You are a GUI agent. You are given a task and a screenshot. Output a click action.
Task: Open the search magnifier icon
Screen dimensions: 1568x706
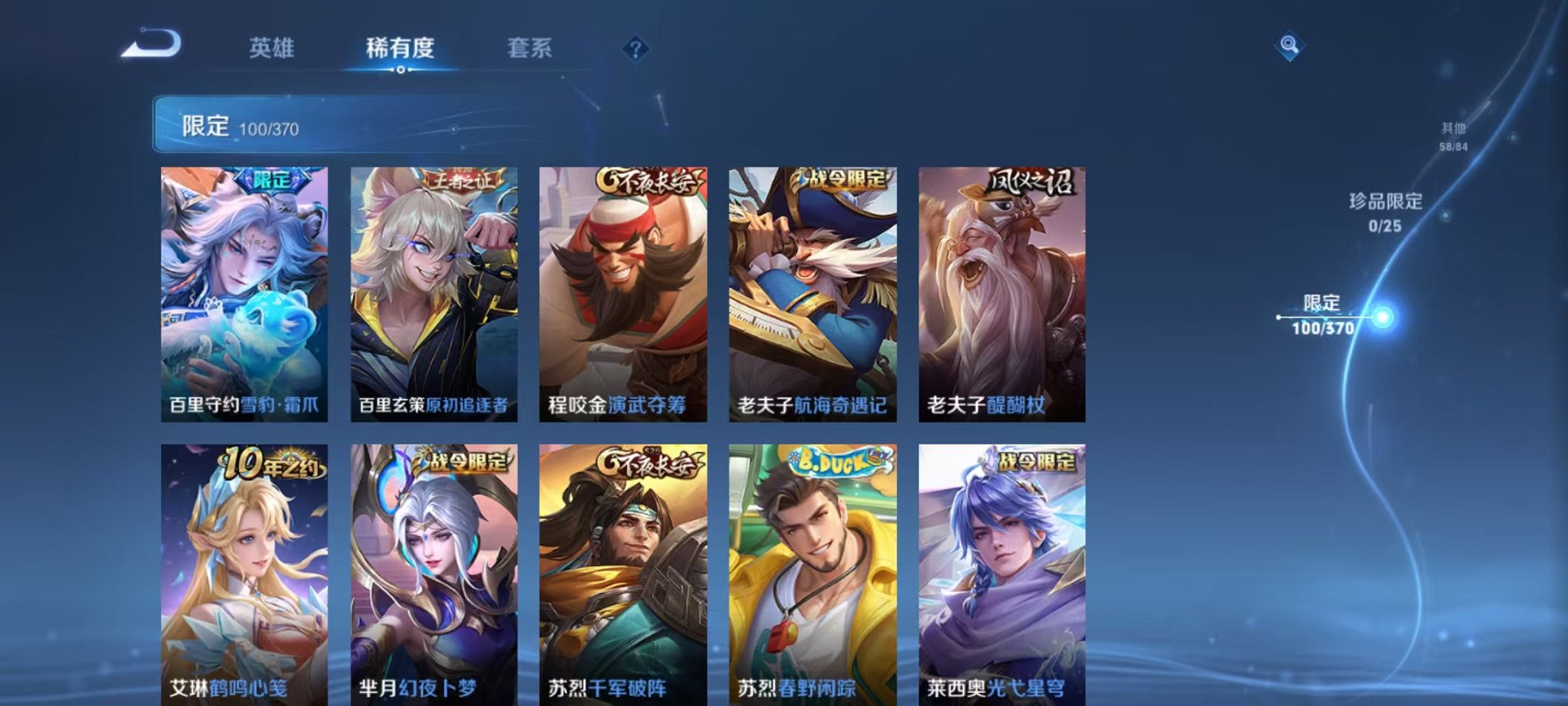point(1291,46)
